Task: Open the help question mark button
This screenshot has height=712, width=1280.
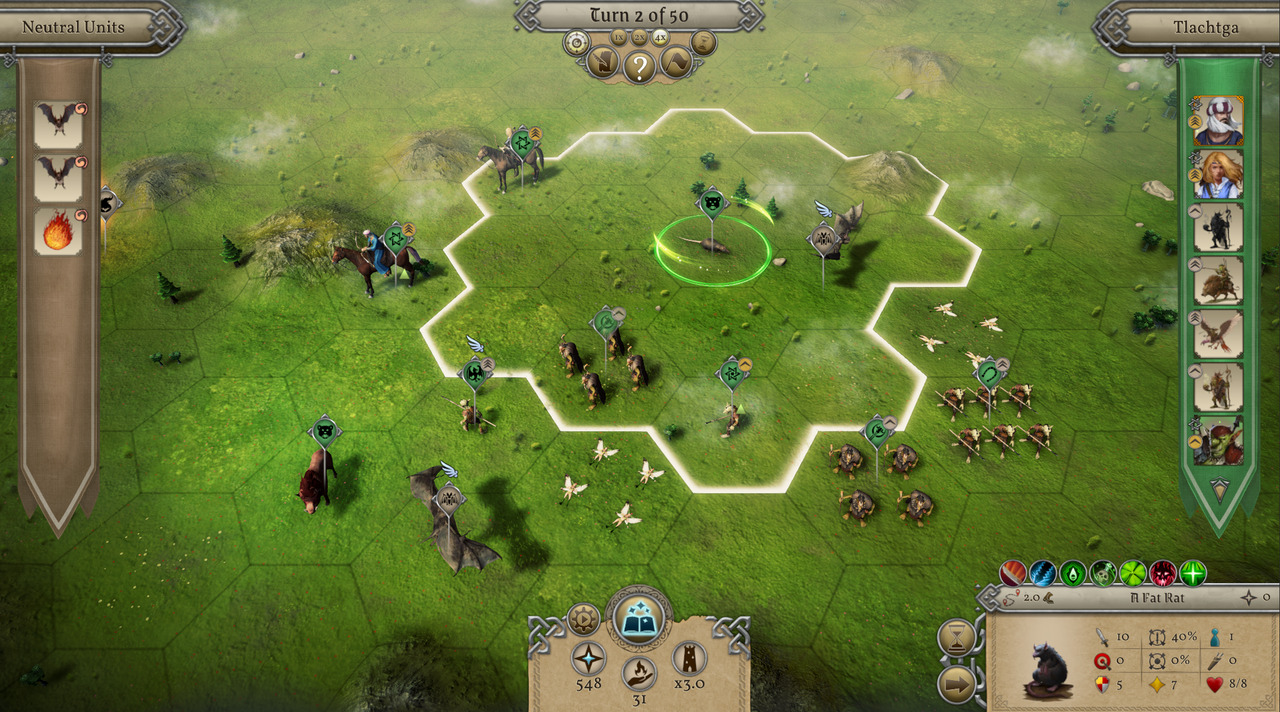Action: coord(639,66)
